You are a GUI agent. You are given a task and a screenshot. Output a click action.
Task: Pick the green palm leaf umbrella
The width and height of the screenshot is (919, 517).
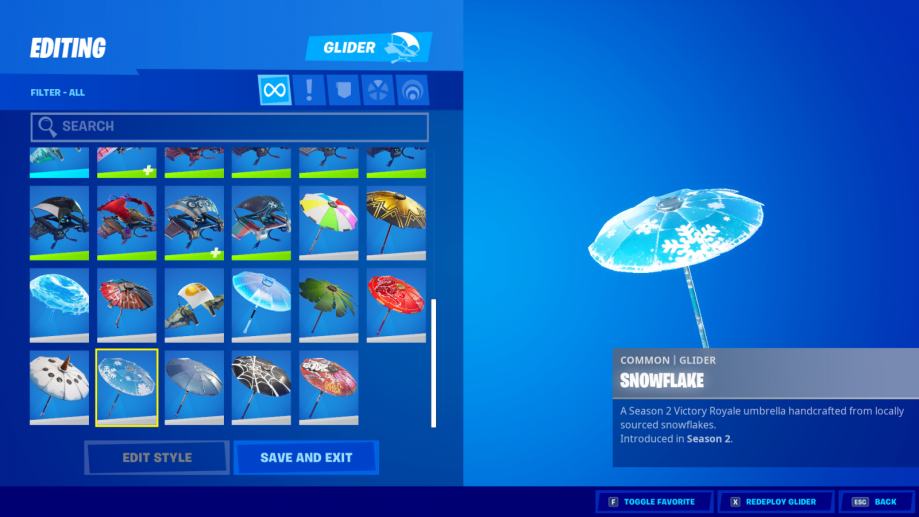[x=329, y=305]
